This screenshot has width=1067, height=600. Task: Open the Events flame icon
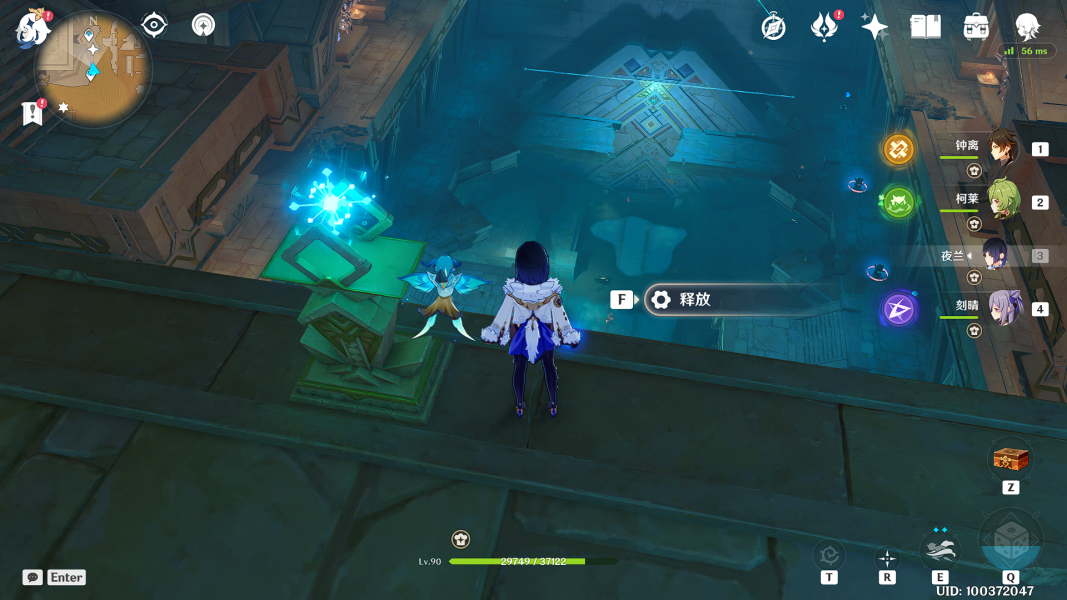pos(823,27)
